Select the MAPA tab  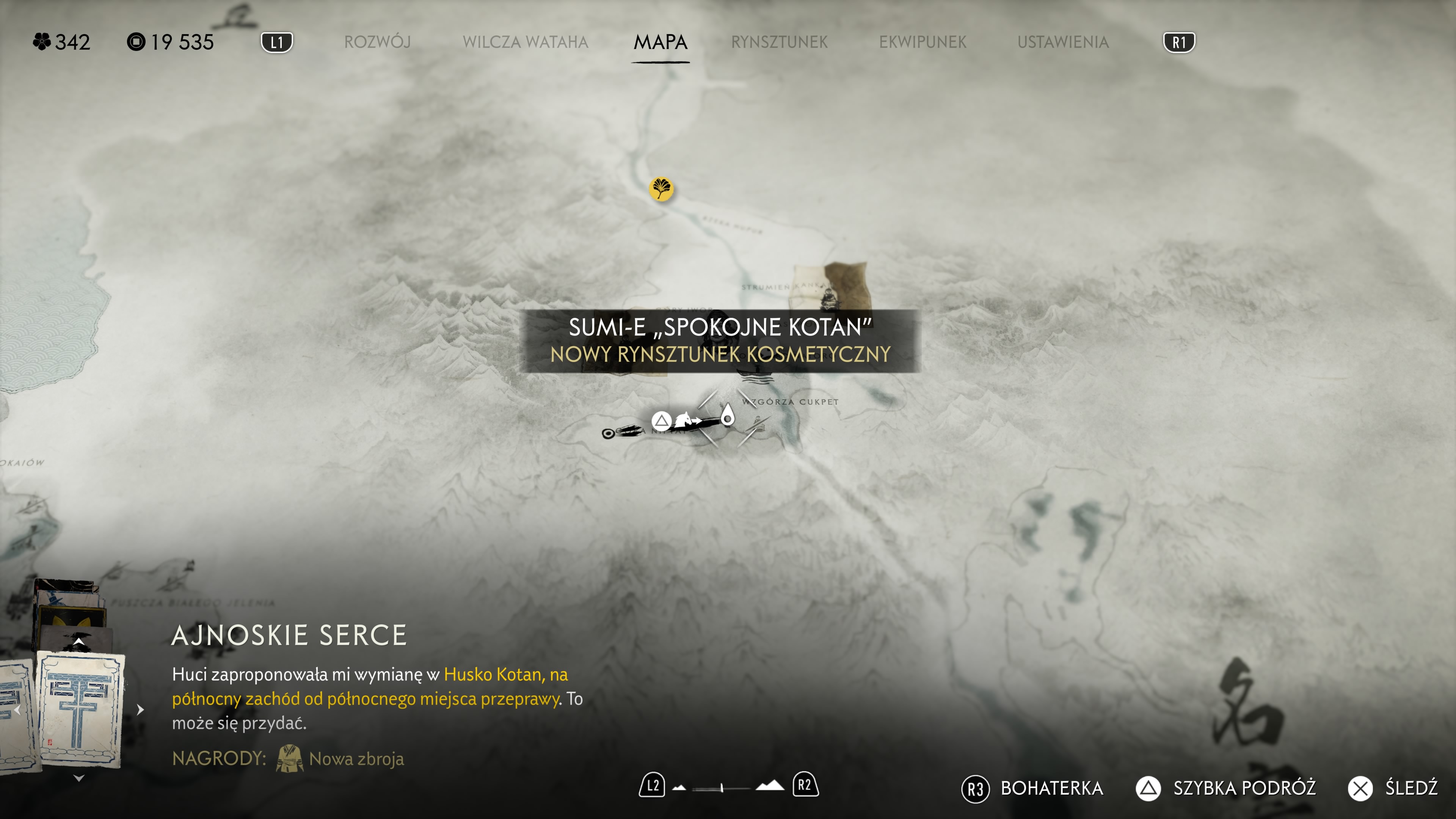pyautogui.click(x=660, y=42)
